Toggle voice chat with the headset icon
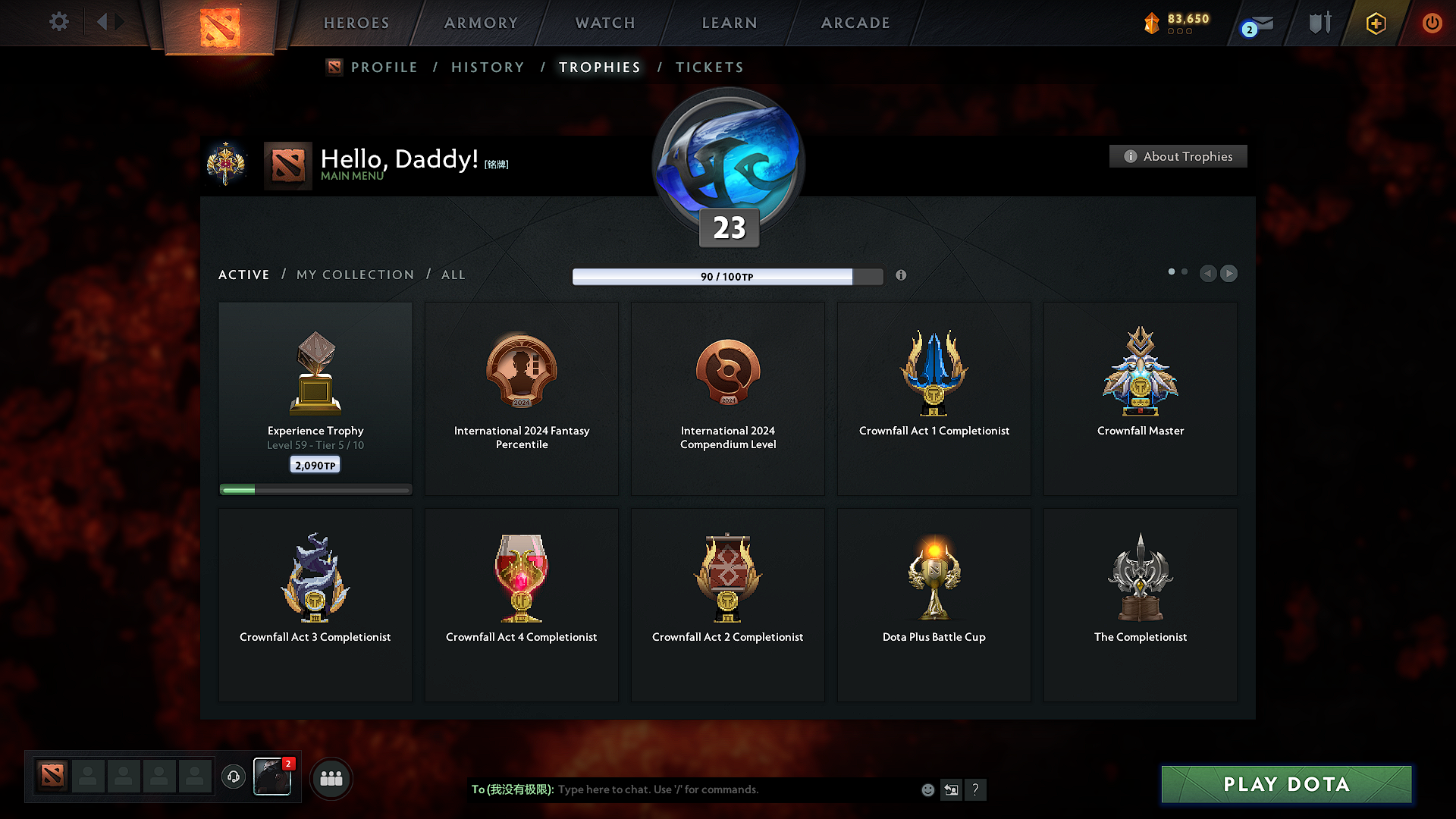1456x819 pixels. click(233, 777)
